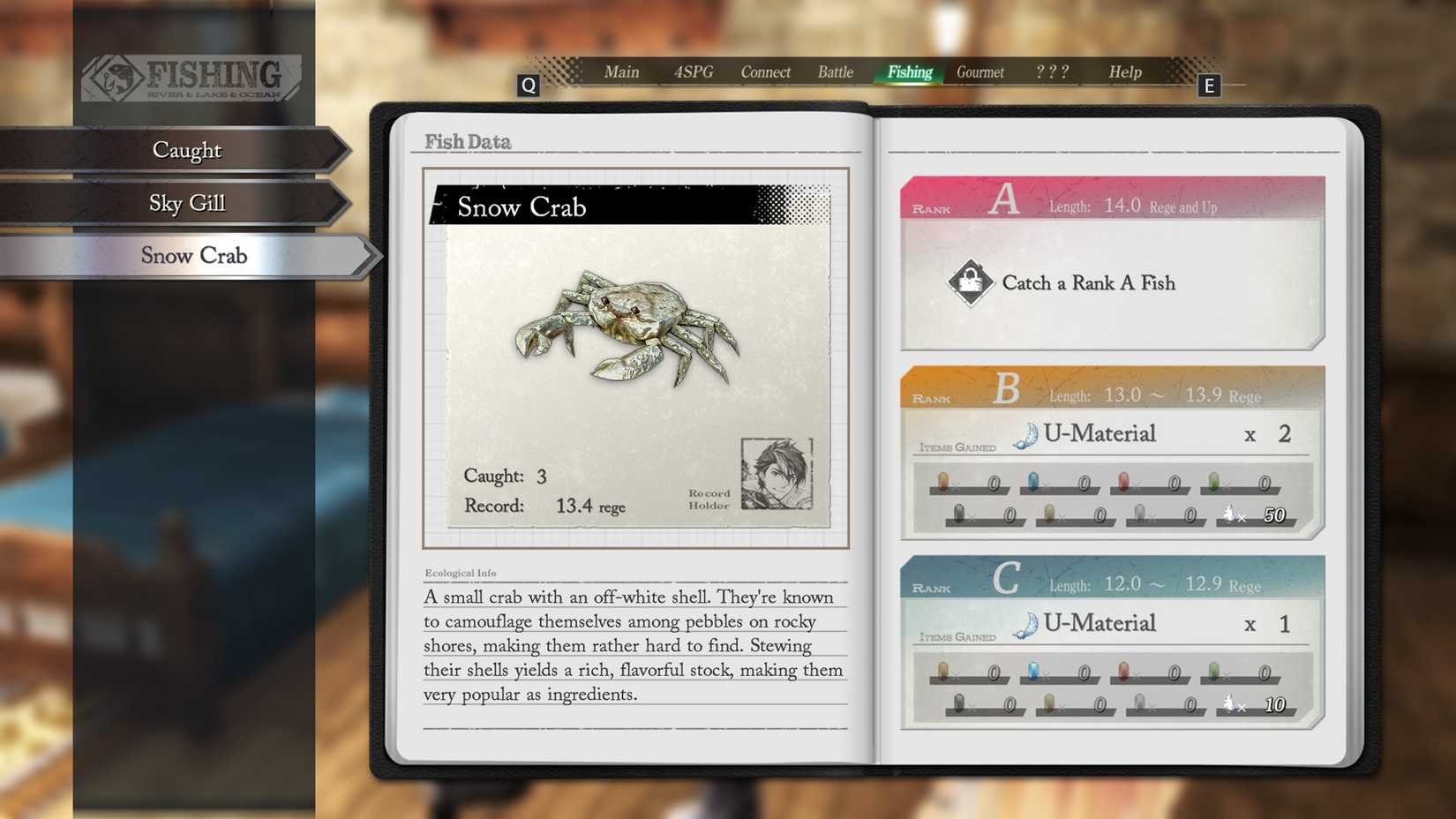Click the Catch a Rank A Fish text
1456x819 pixels.
(1088, 283)
